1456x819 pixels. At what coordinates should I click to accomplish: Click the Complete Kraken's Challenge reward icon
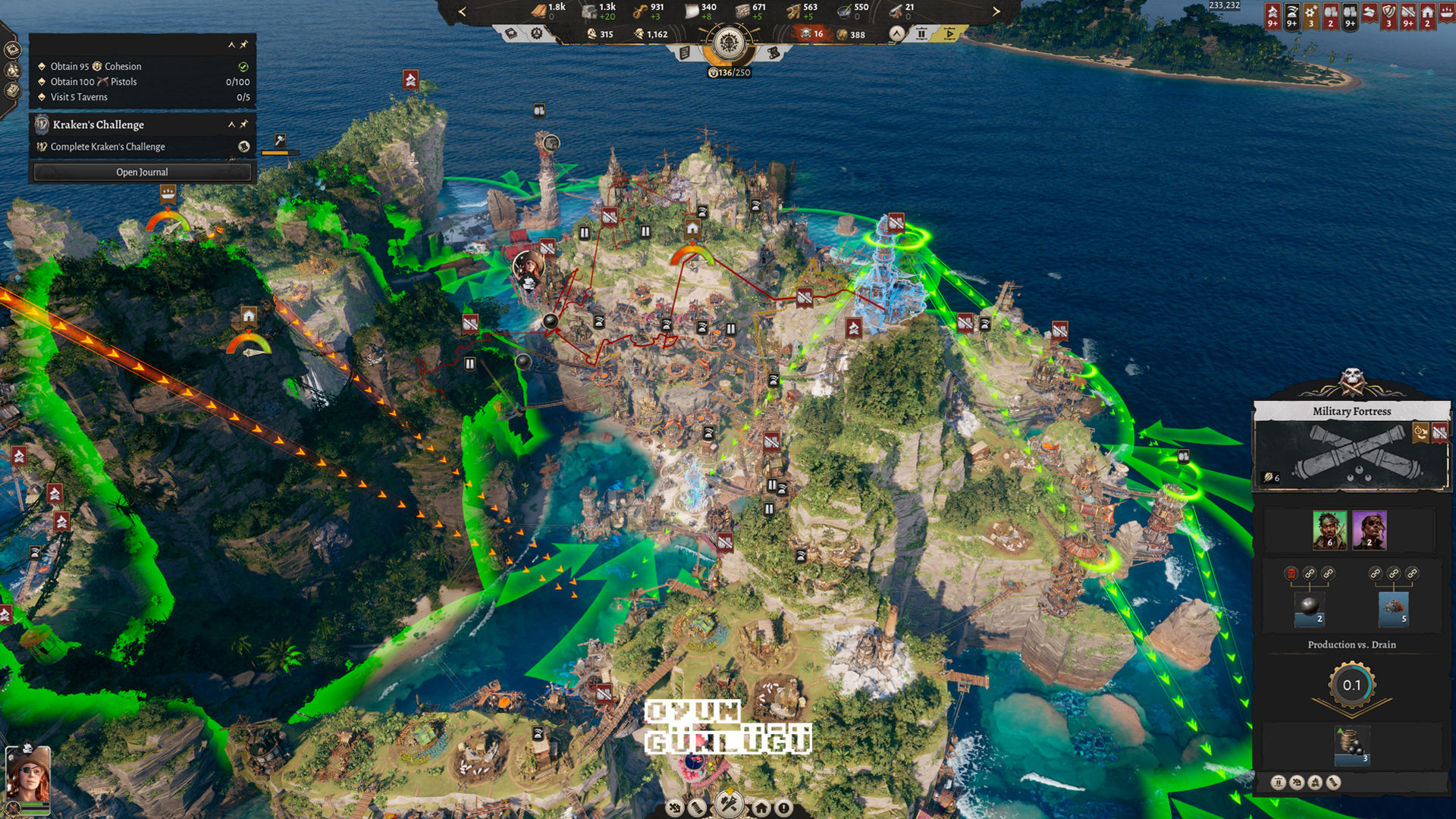coord(244,147)
